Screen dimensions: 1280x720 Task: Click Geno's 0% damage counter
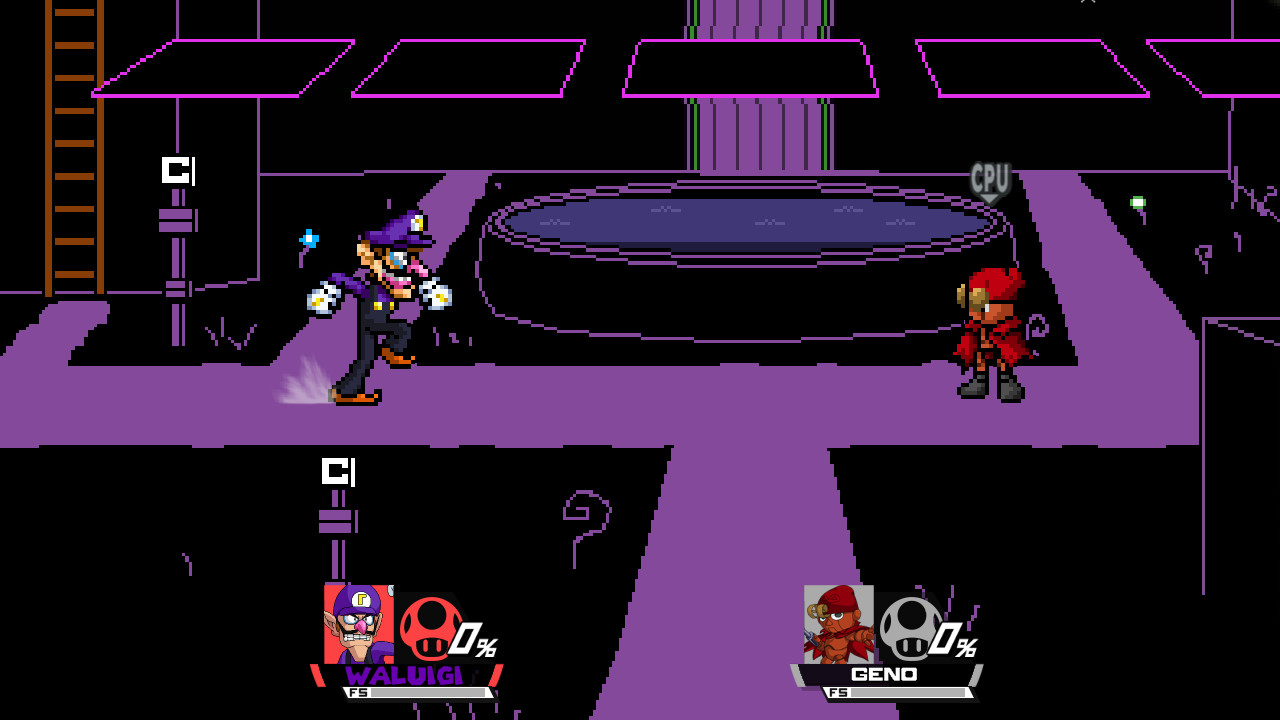click(951, 640)
